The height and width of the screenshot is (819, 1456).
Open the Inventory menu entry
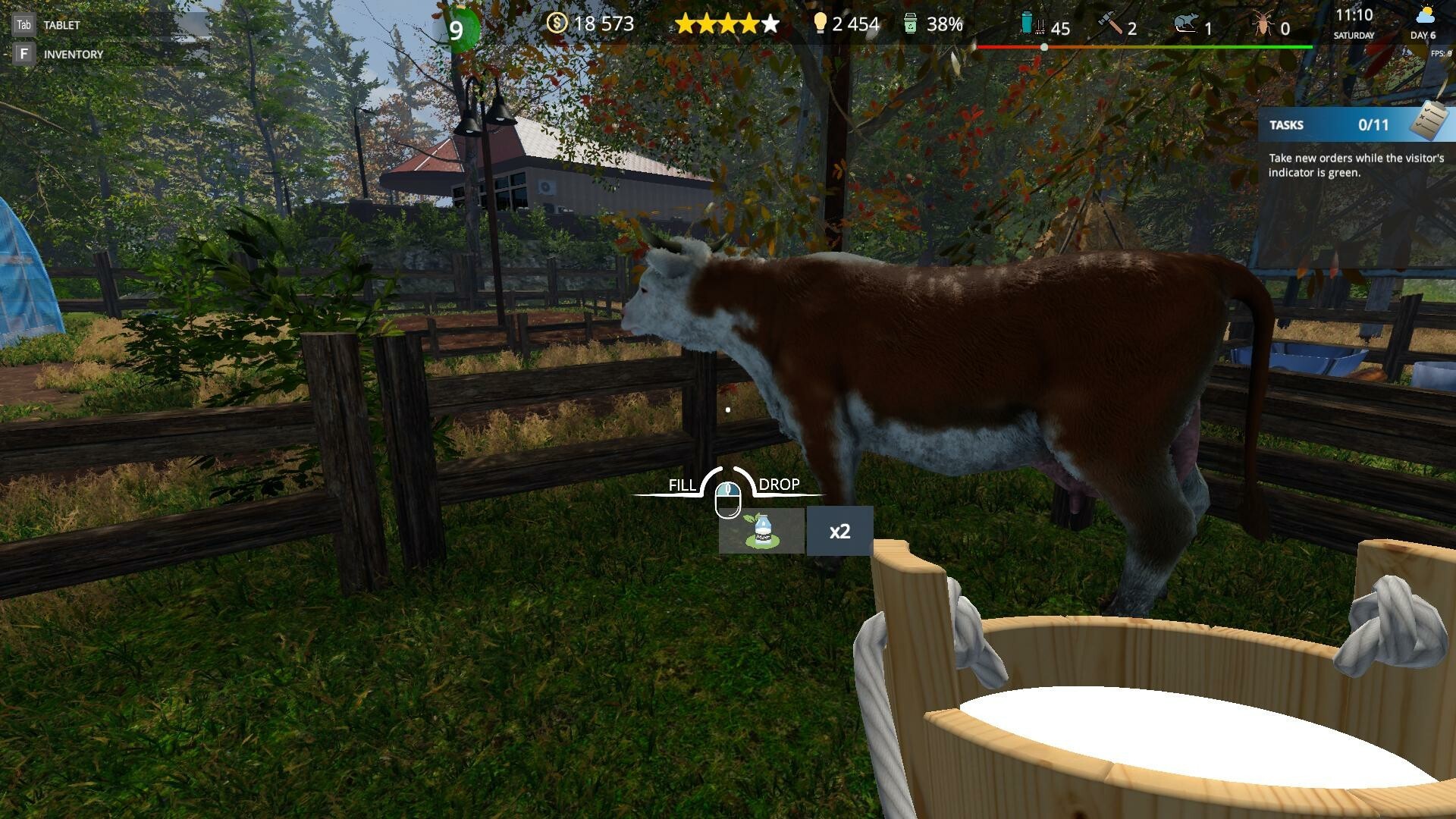(x=73, y=55)
